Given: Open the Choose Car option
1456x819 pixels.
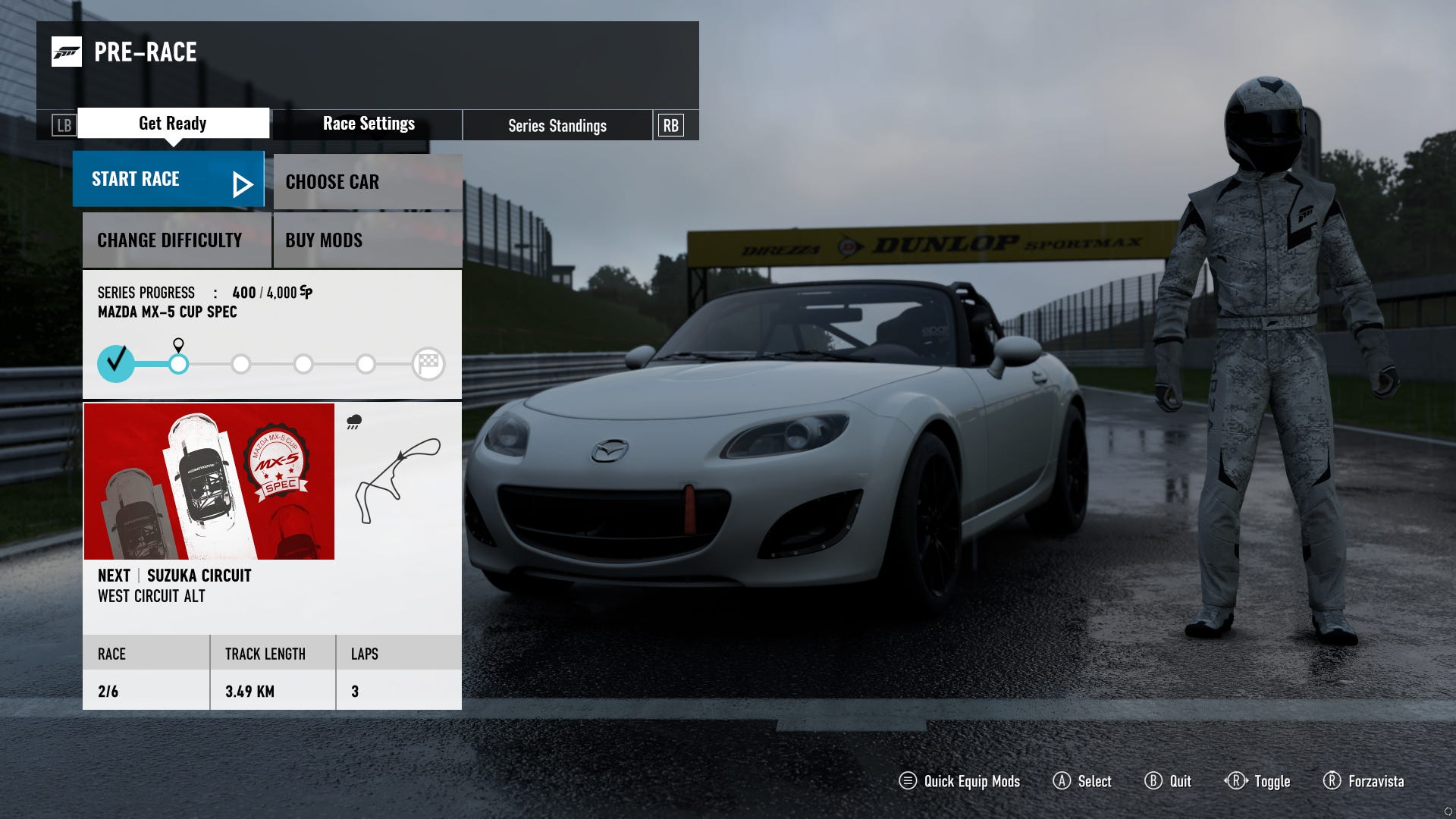Looking at the screenshot, I should click(x=367, y=182).
